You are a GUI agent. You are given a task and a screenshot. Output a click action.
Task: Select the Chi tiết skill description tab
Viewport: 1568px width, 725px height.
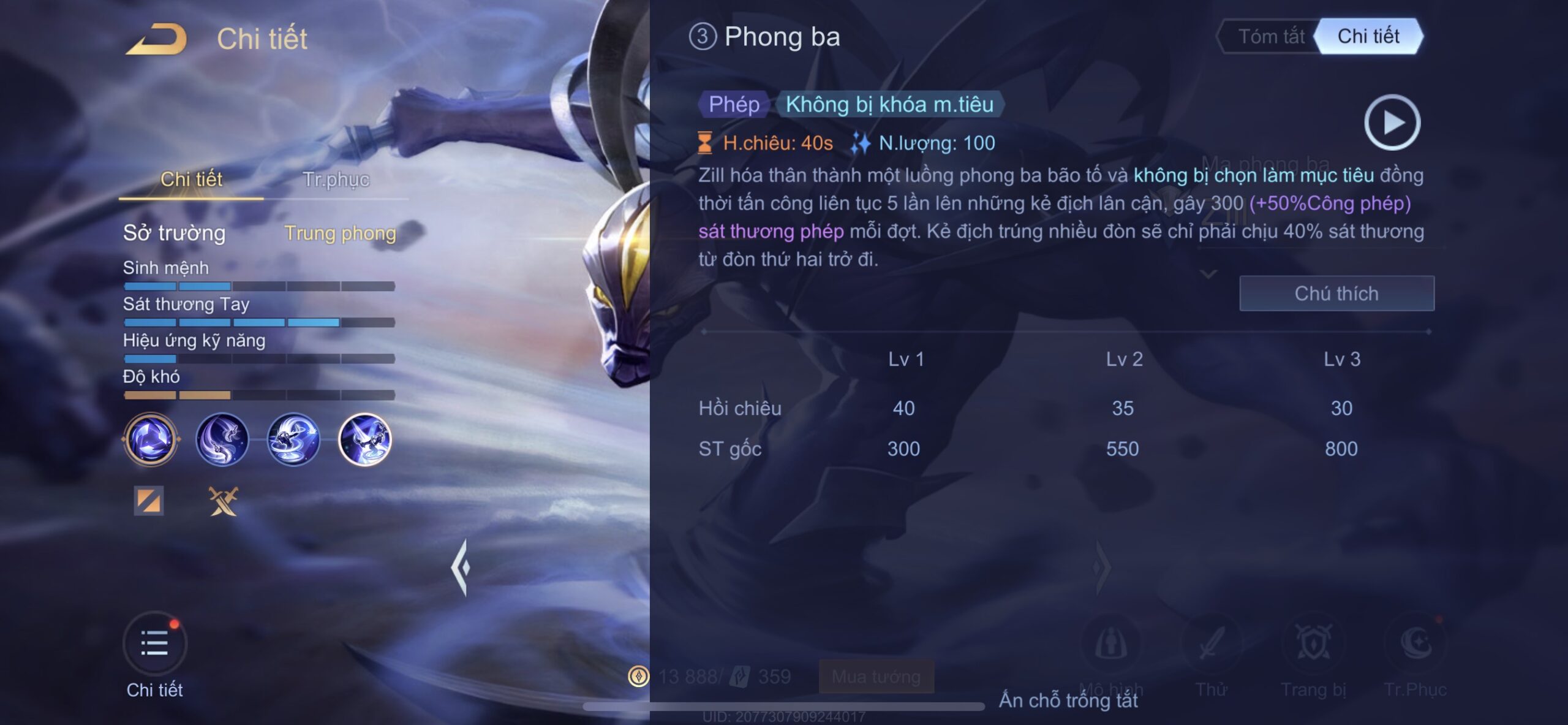tap(1368, 37)
